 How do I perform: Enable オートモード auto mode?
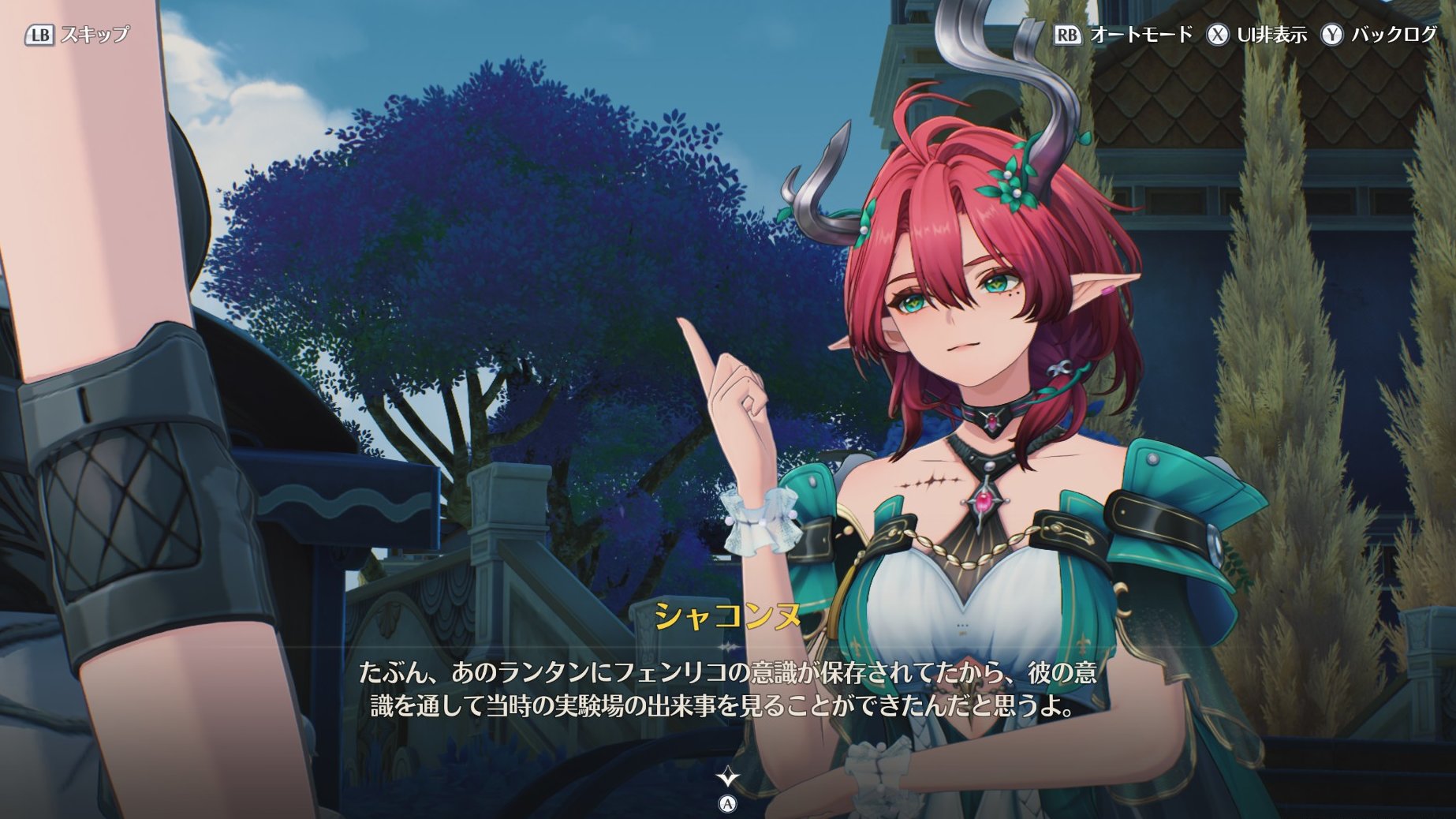1123,35
